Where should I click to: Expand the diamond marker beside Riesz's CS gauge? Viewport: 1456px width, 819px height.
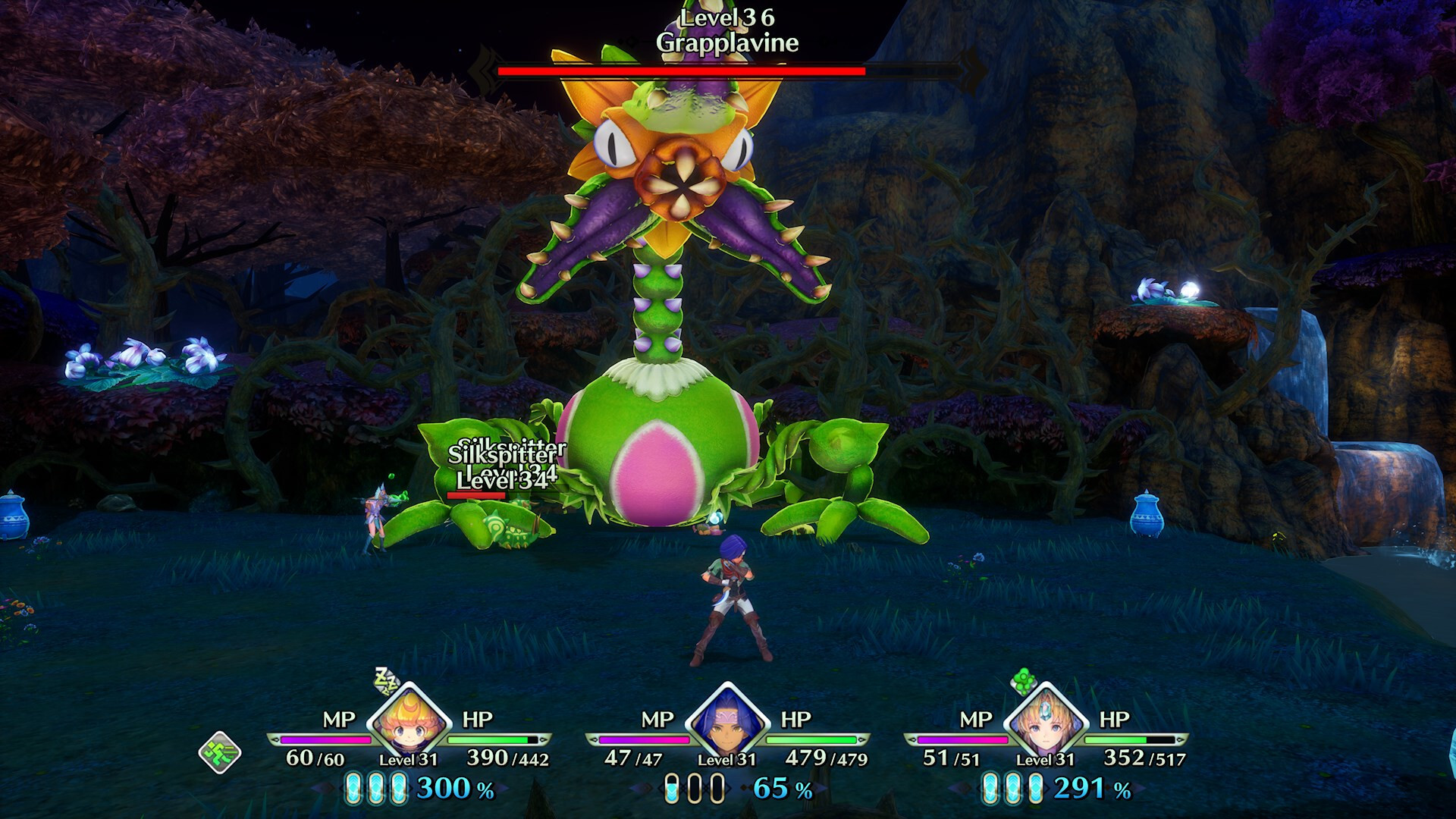tap(962, 789)
